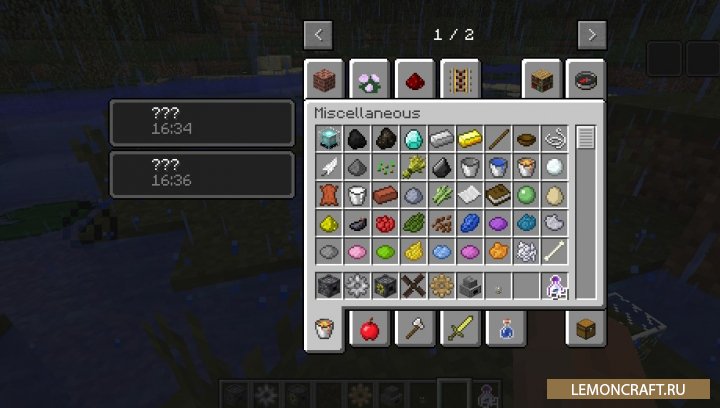This screenshot has height=408, width=720.
Task: Open the survival inventory chest tab
Action: click(584, 329)
